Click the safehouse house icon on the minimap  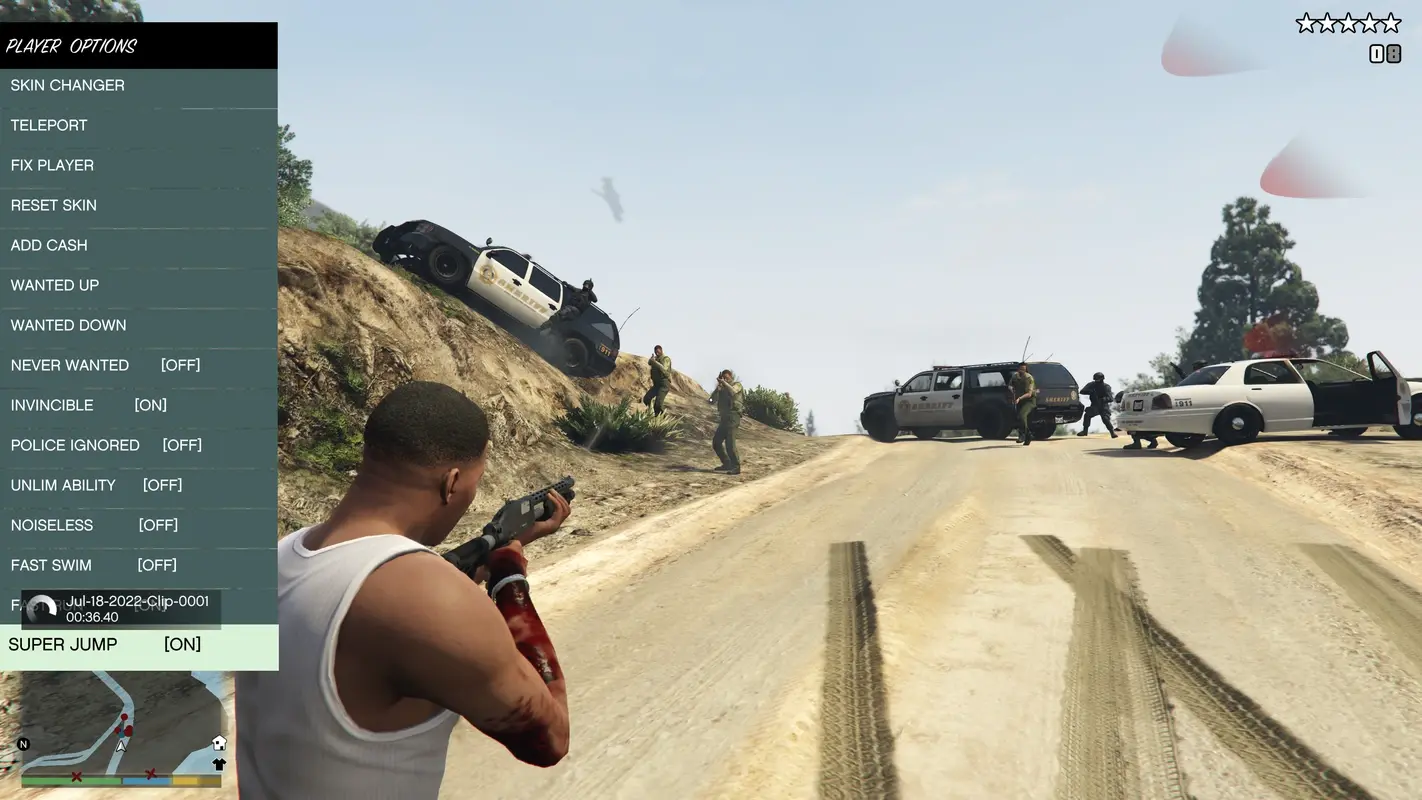coord(219,743)
